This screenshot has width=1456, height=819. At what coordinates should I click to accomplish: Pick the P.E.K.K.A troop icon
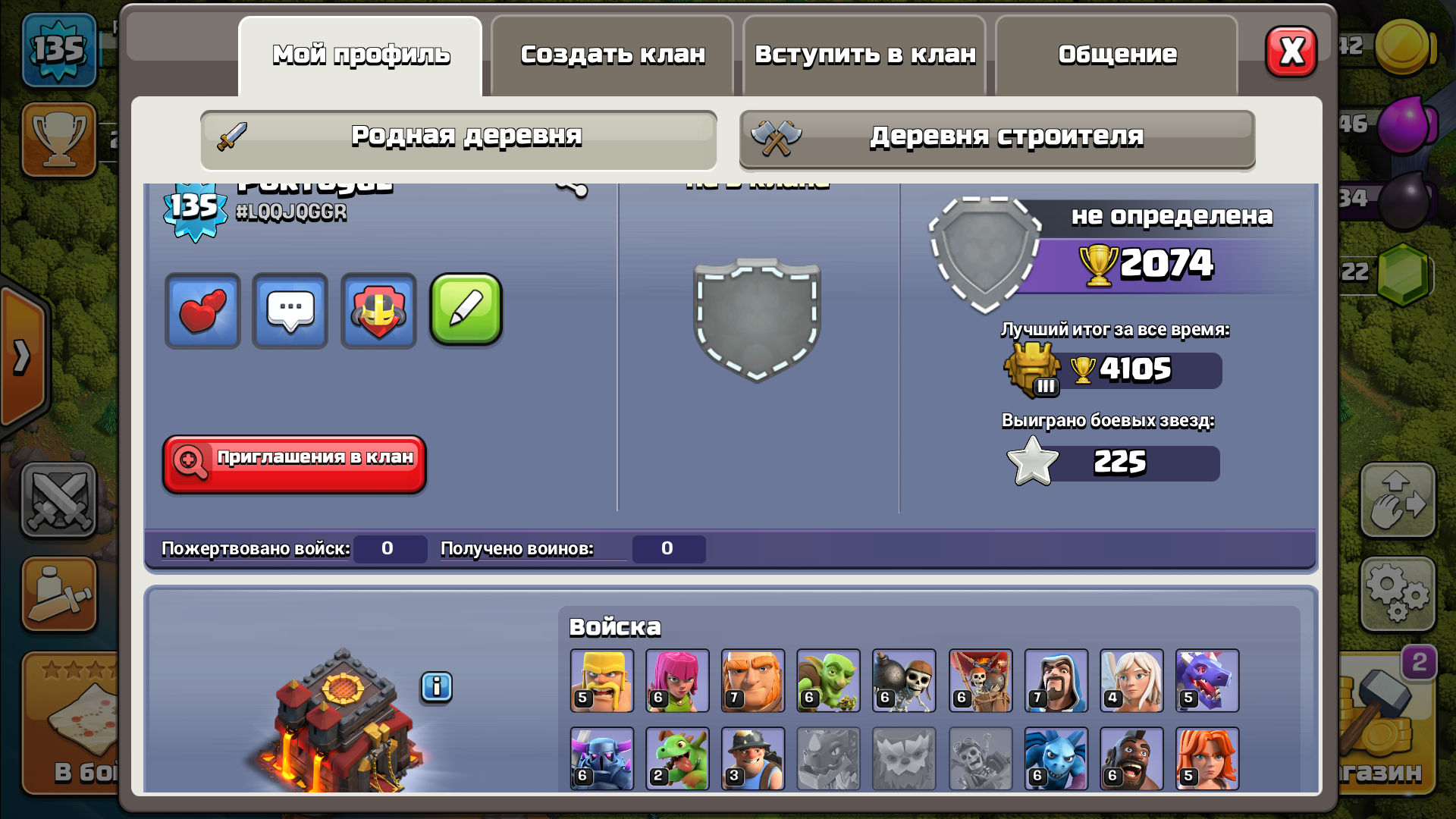[601, 758]
